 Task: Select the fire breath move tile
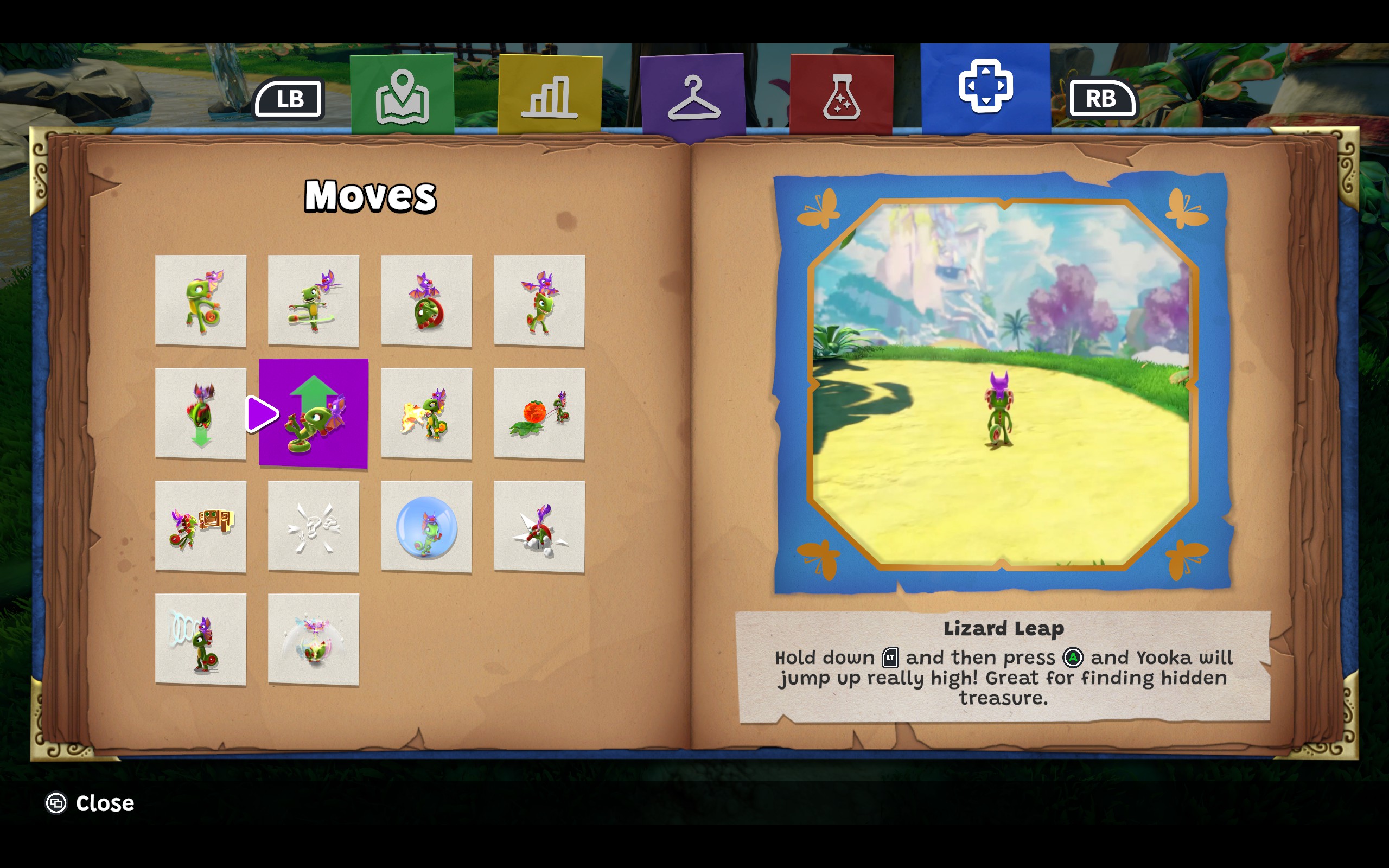(x=426, y=413)
